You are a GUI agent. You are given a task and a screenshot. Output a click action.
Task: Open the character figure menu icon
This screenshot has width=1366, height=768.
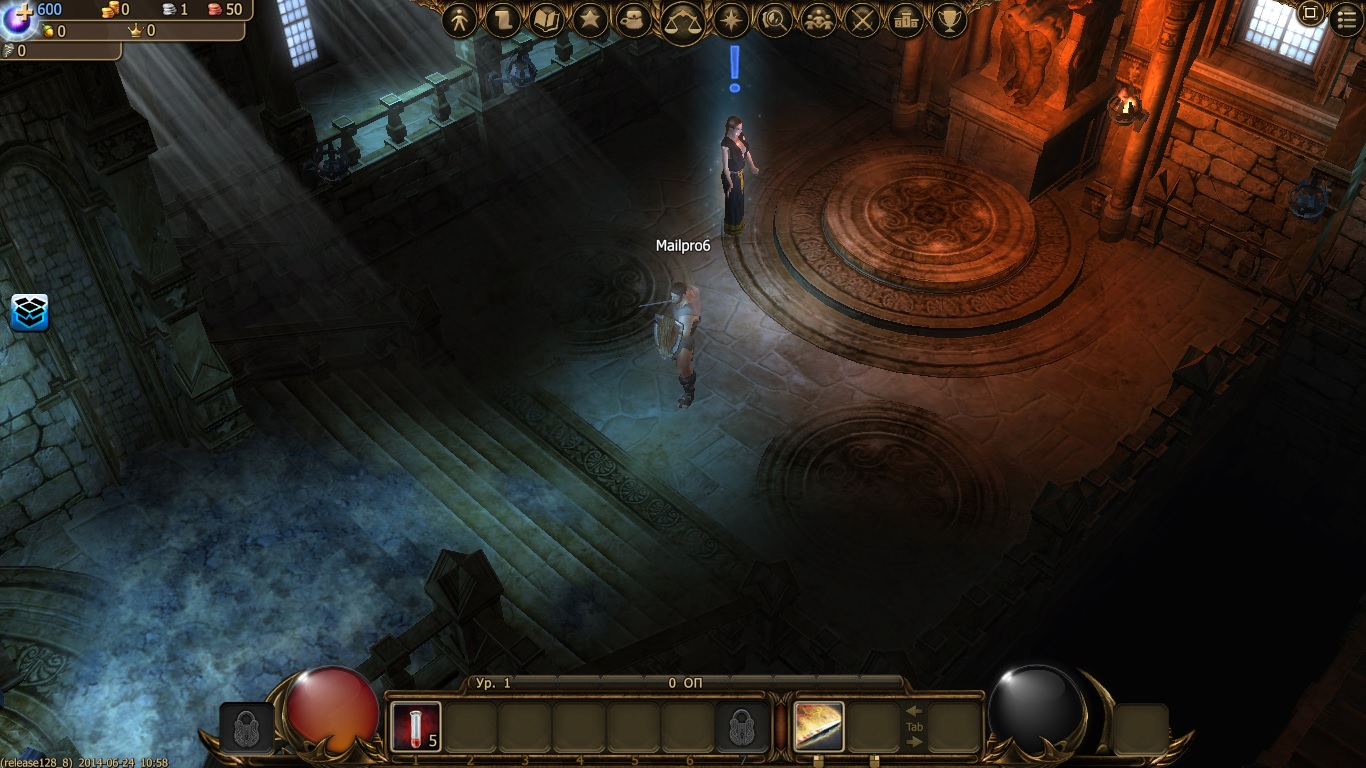tap(460, 20)
